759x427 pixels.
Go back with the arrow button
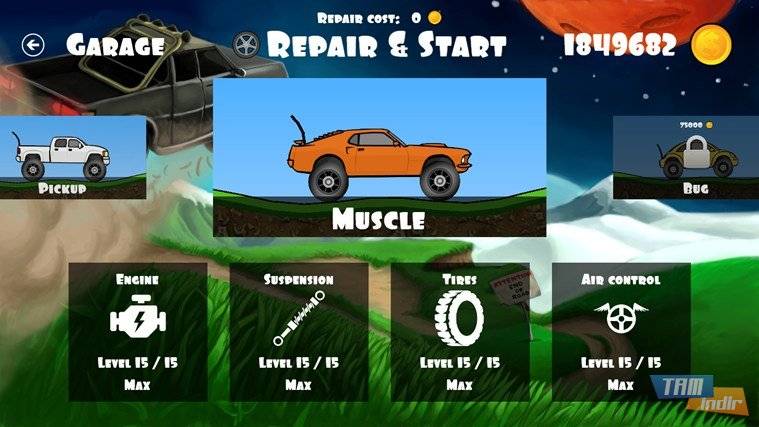point(34,45)
